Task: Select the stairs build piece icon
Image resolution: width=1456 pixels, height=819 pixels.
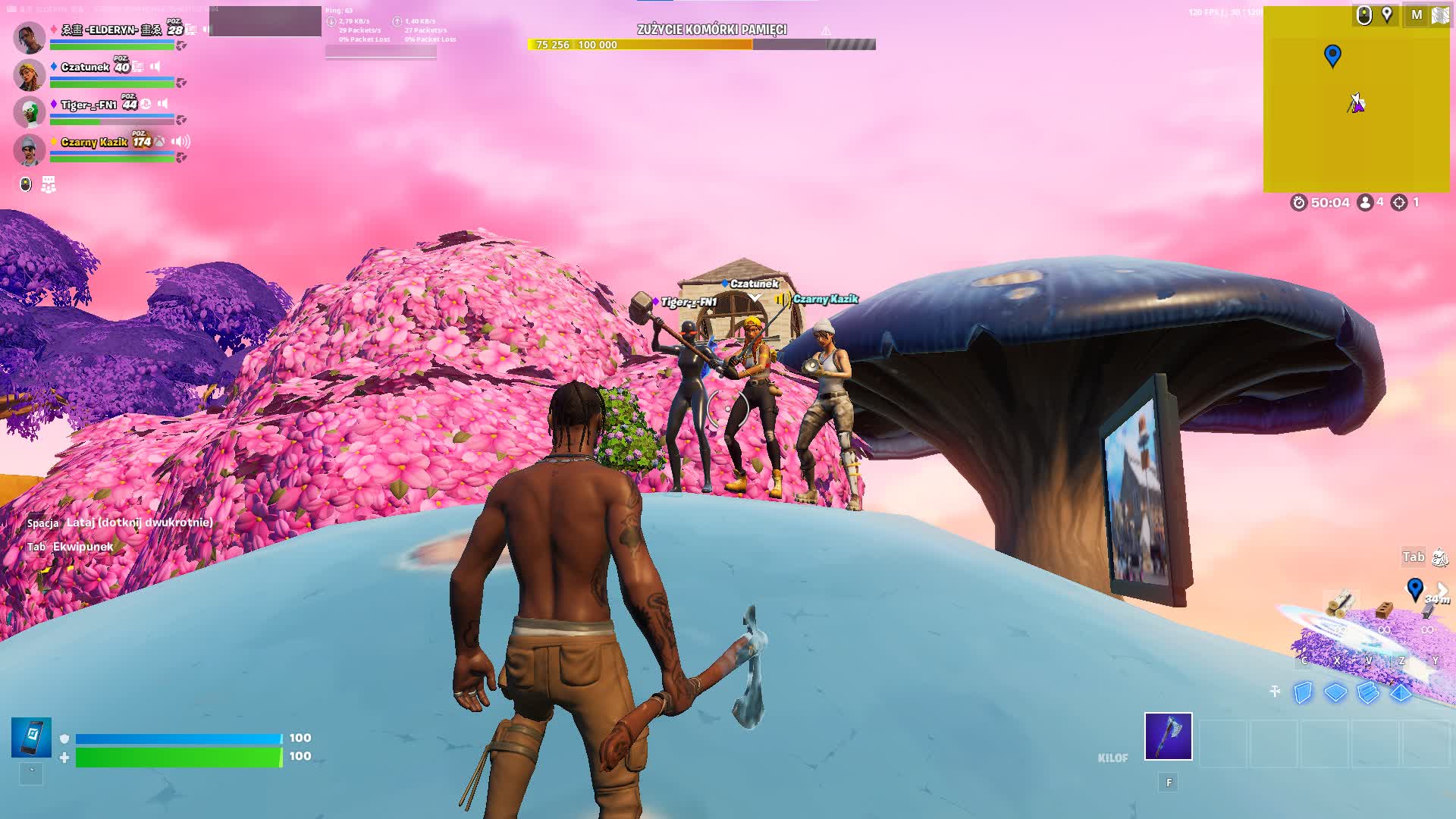Action: pos(1368,693)
